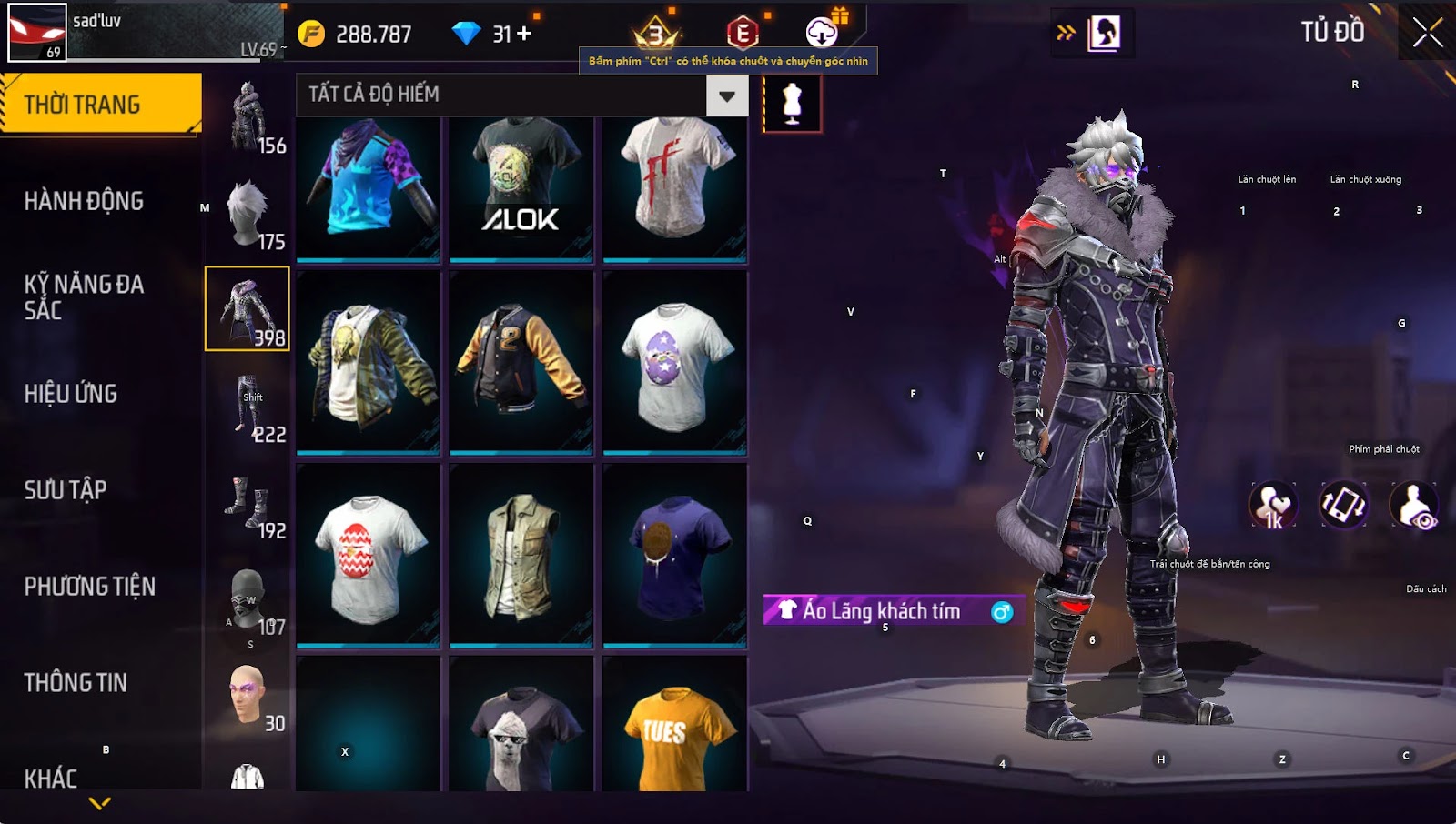Open the shoes category with 192 items

coord(248,504)
